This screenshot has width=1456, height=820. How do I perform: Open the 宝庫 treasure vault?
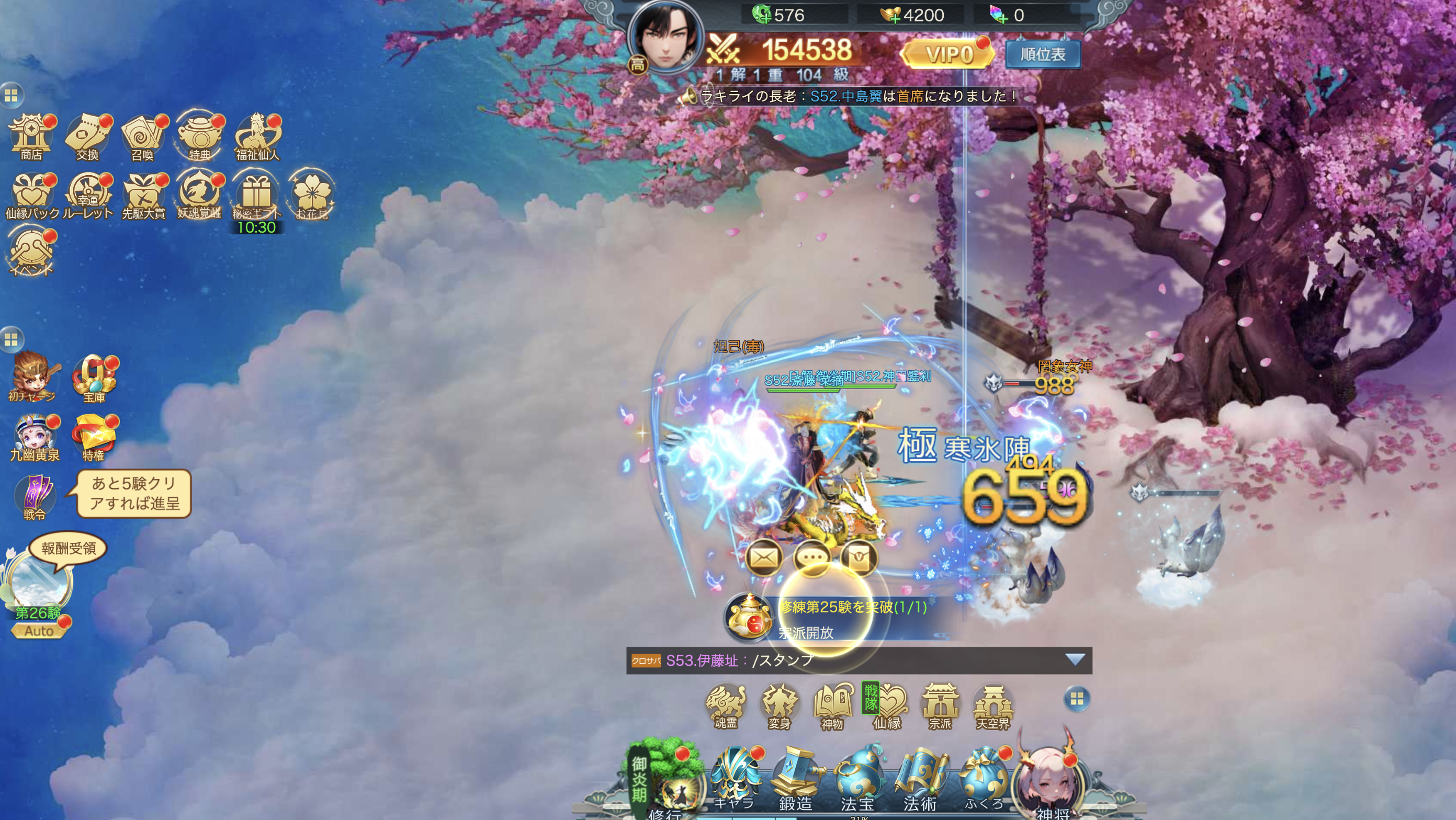coord(94,379)
